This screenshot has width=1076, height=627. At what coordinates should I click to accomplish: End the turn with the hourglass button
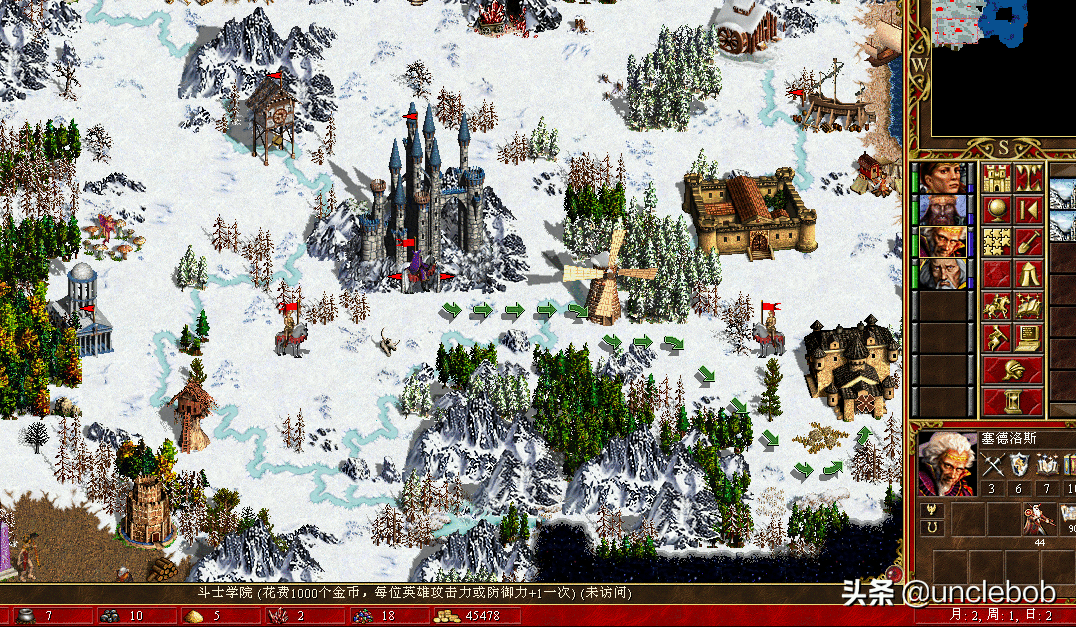click(x=1012, y=402)
